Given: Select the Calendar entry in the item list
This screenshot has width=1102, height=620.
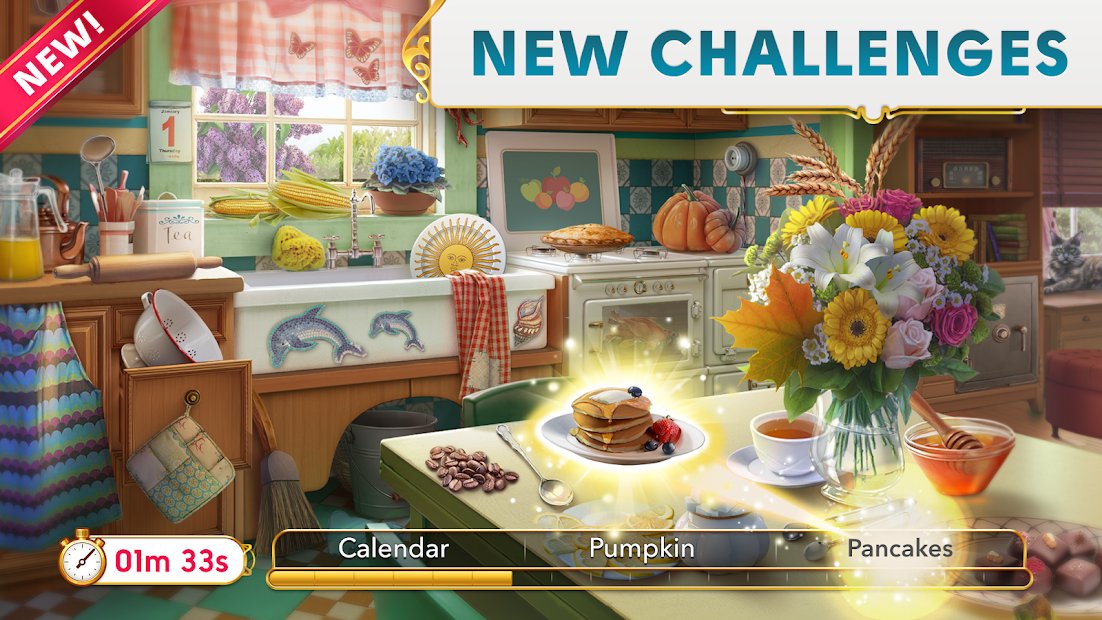Looking at the screenshot, I should [393, 548].
